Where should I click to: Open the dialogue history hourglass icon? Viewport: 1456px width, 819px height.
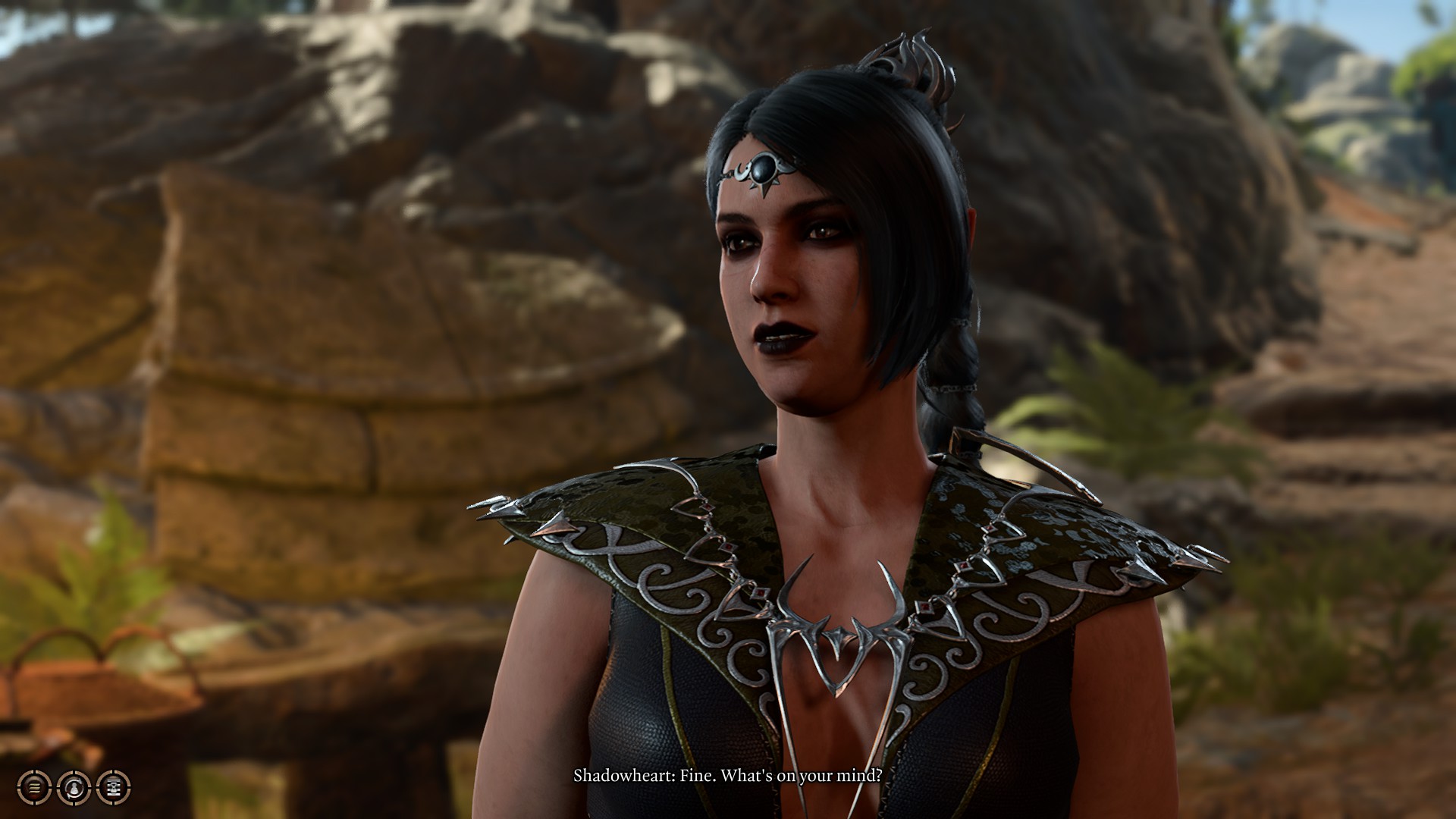(x=114, y=788)
